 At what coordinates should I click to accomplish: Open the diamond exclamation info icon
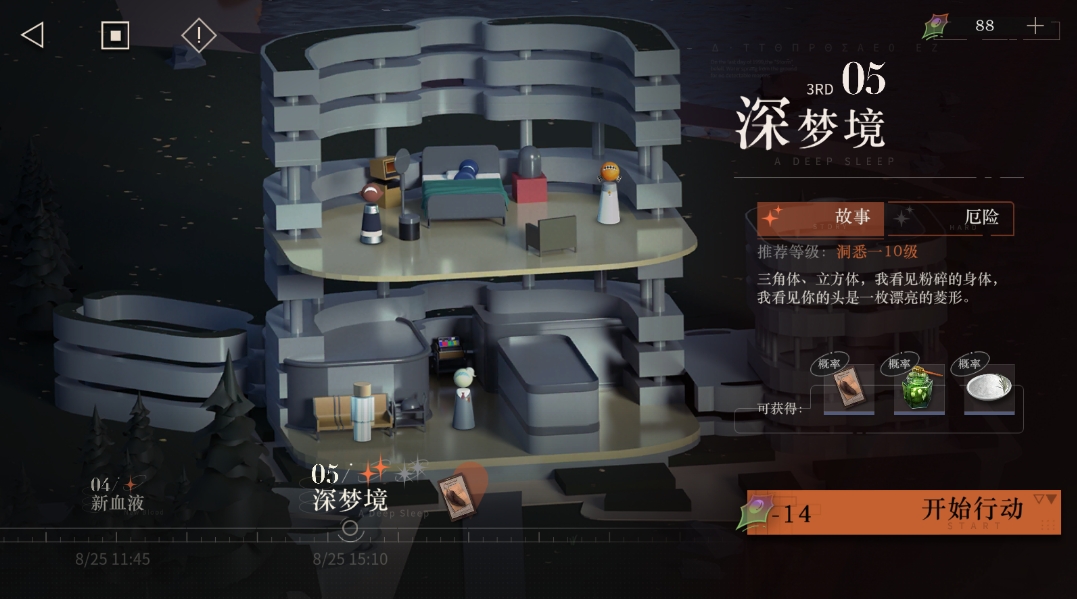[x=198, y=35]
